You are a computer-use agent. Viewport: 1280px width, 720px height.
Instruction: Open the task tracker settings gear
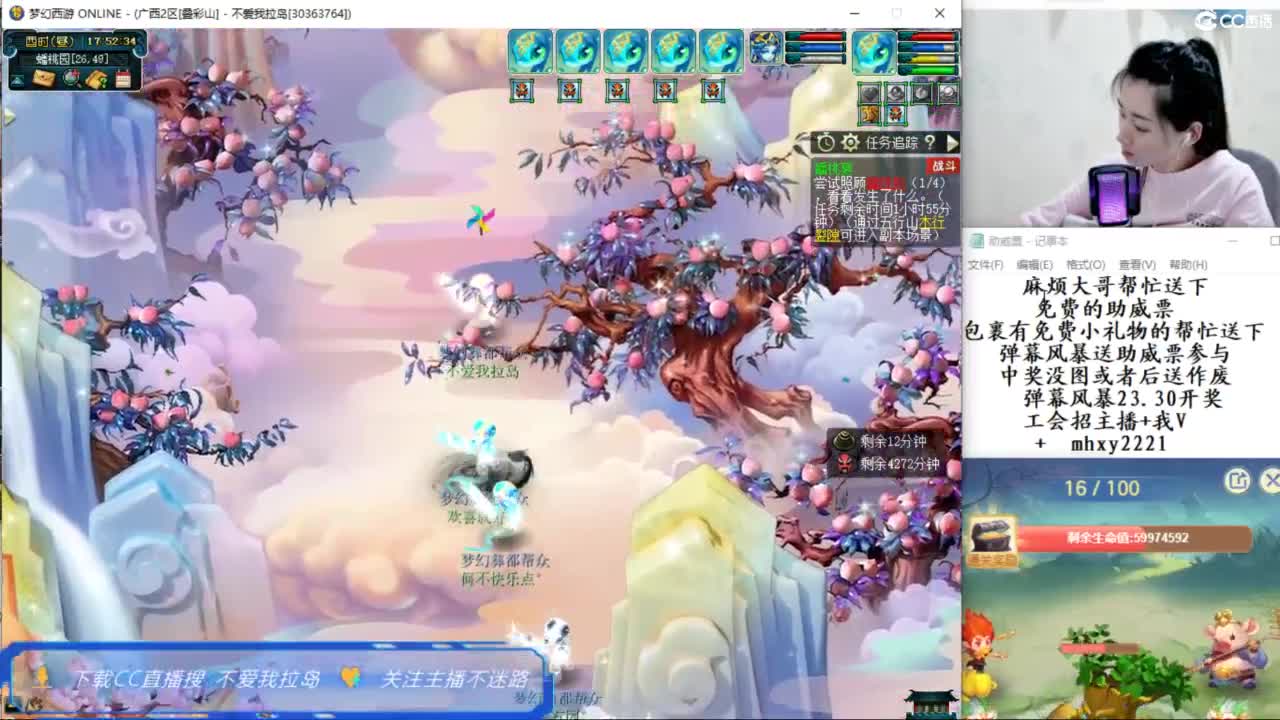tap(851, 141)
